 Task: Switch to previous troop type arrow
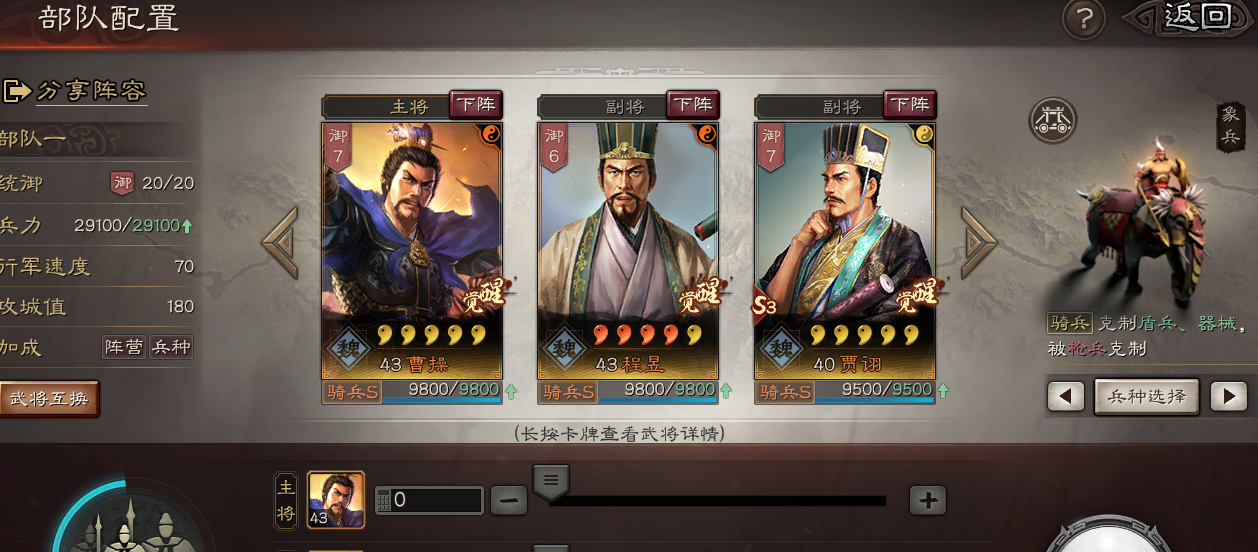1066,397
